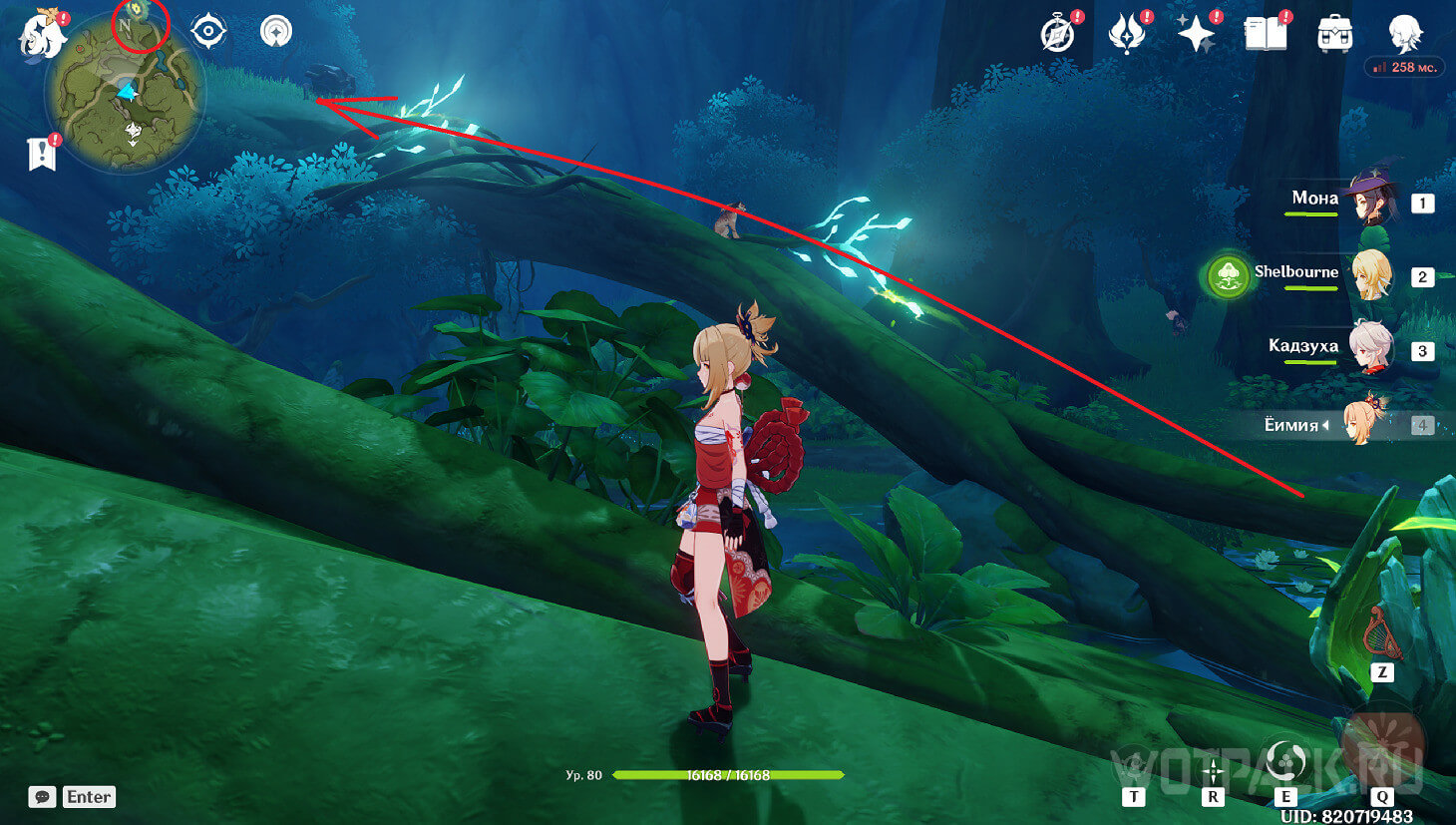This screenshot has height=825, width=1456.
Task: Open the character profile head icon
Action: [1405, 33]
